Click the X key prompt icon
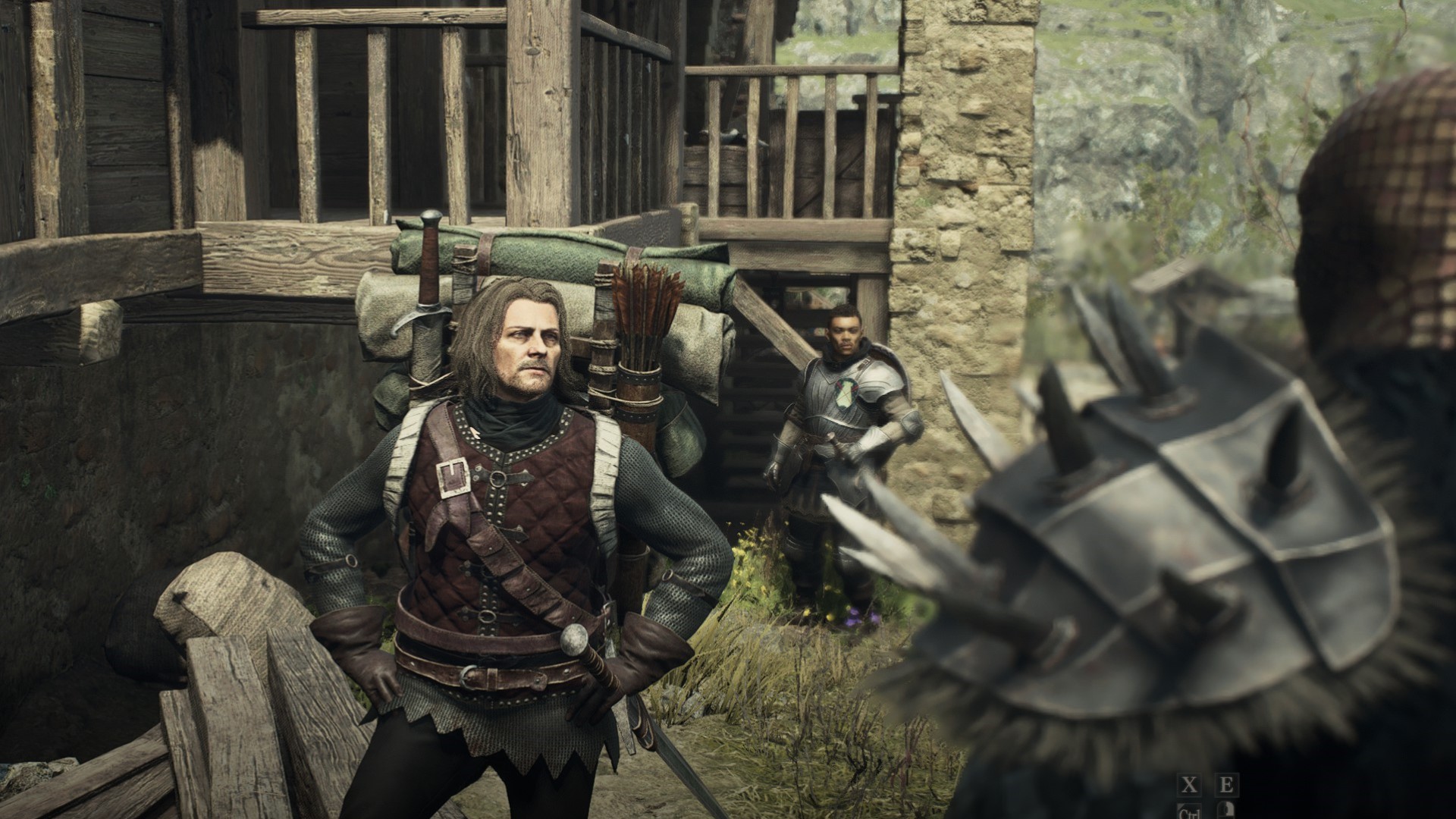 1189,786
